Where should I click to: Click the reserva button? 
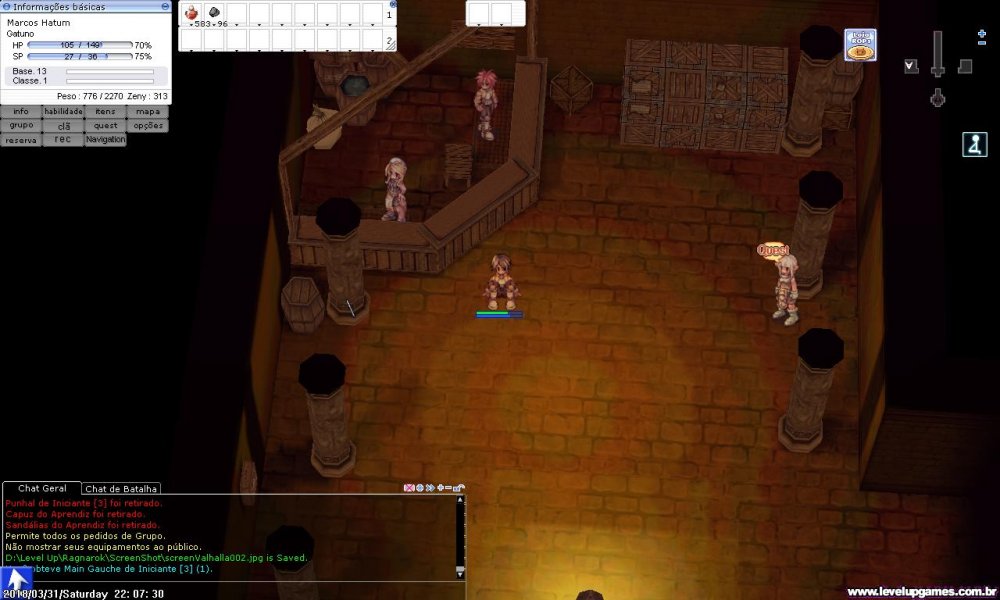[x=21, y=140]
